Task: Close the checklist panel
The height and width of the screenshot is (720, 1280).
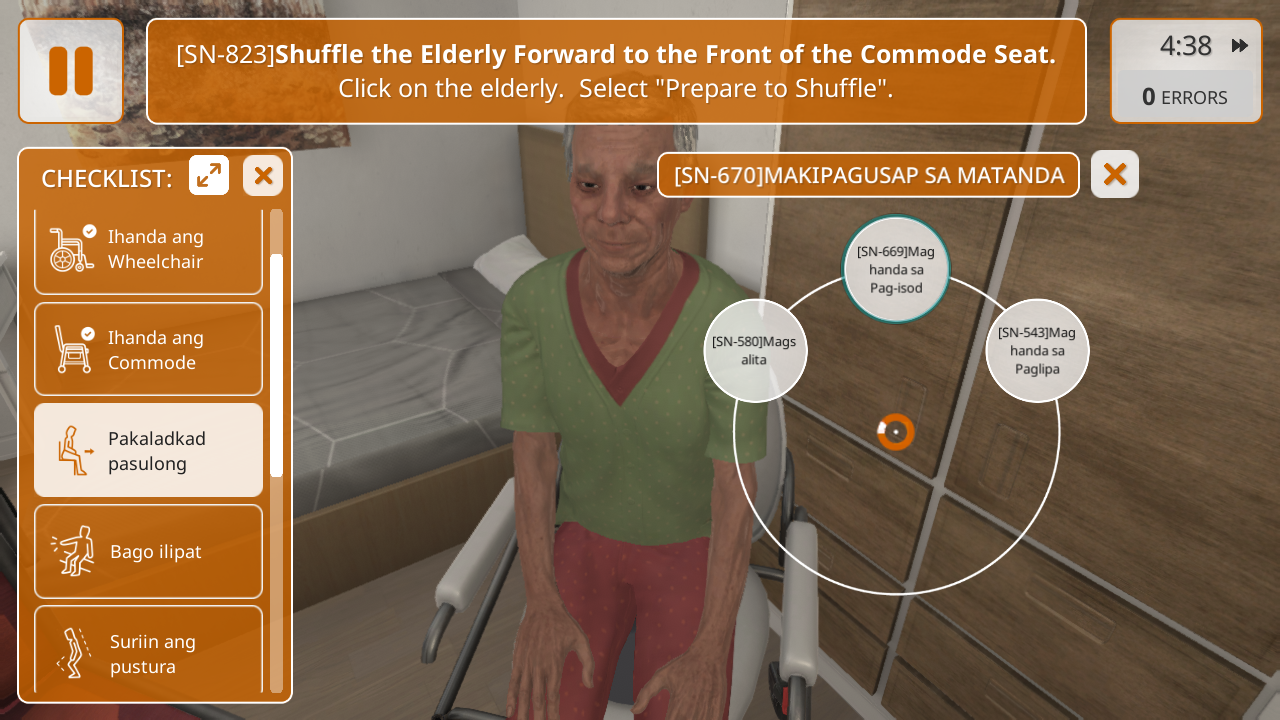Action: point(263,176)
